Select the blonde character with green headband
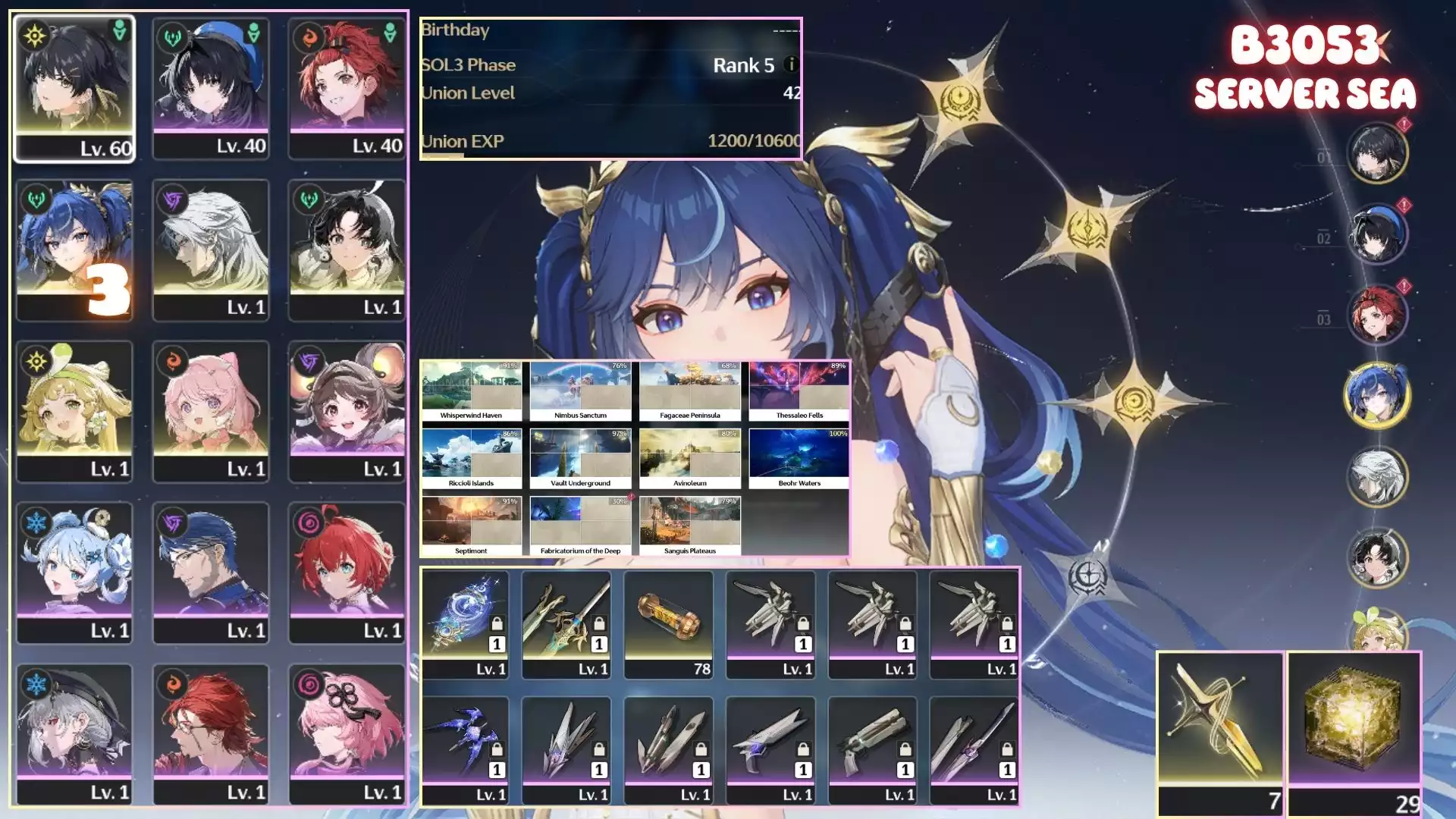The height and width of the screenshot is (819, 1456). [x=74, y=410]
